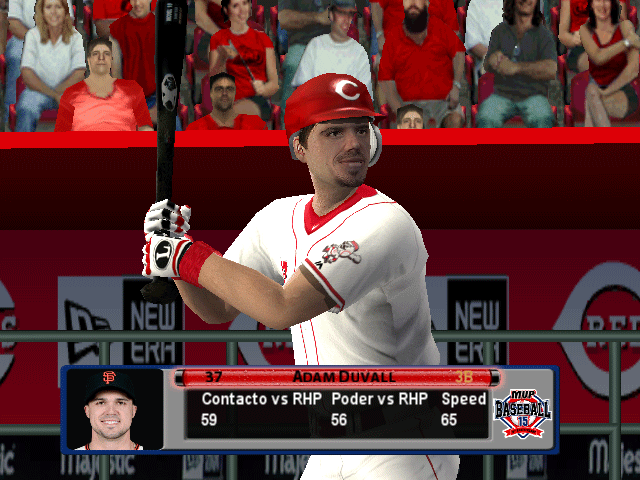This screenshot has height=480, width=640.
Task: Click Adam Duvall's player portrait
Action: coord(113,409)
